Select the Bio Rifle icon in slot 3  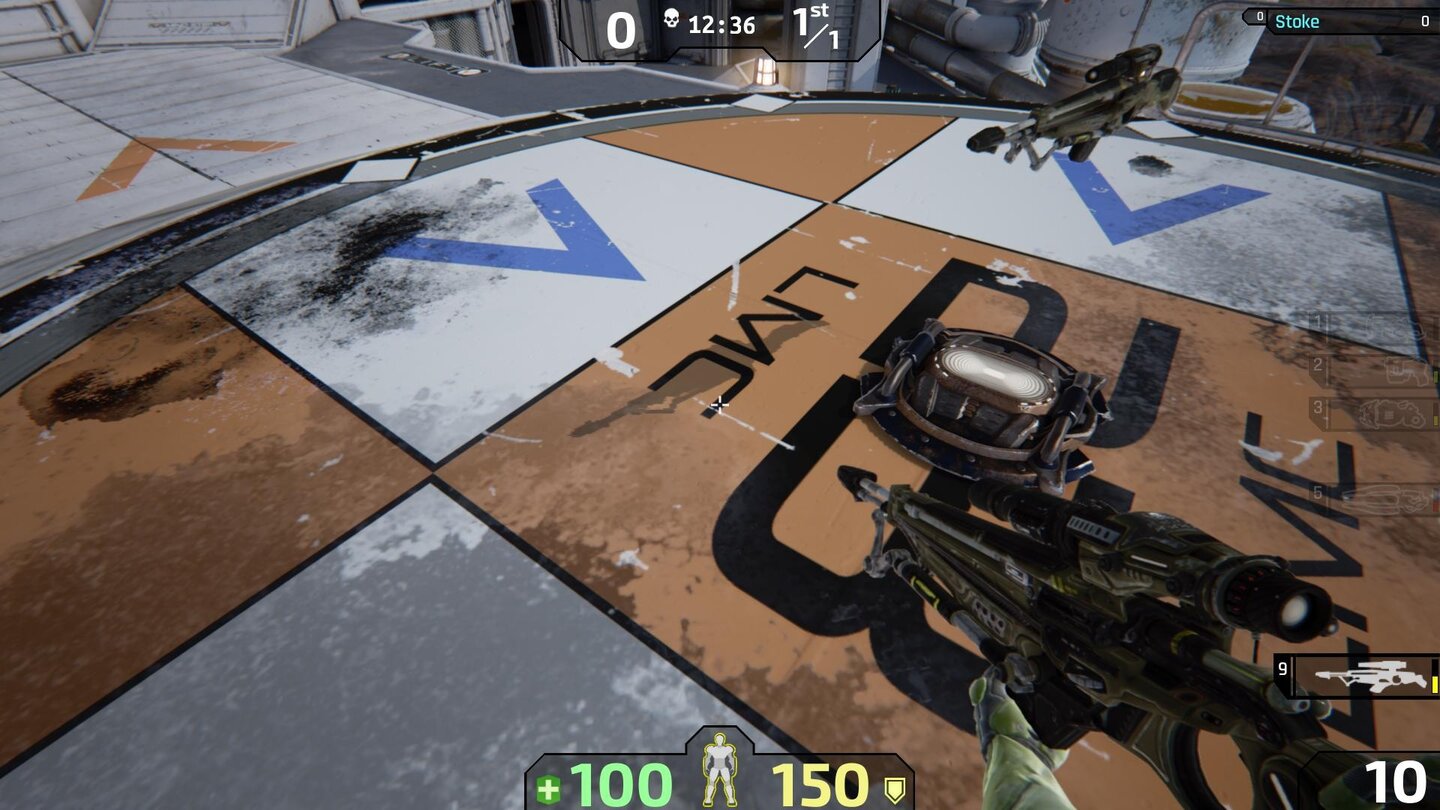click(x=1390, y=414)
